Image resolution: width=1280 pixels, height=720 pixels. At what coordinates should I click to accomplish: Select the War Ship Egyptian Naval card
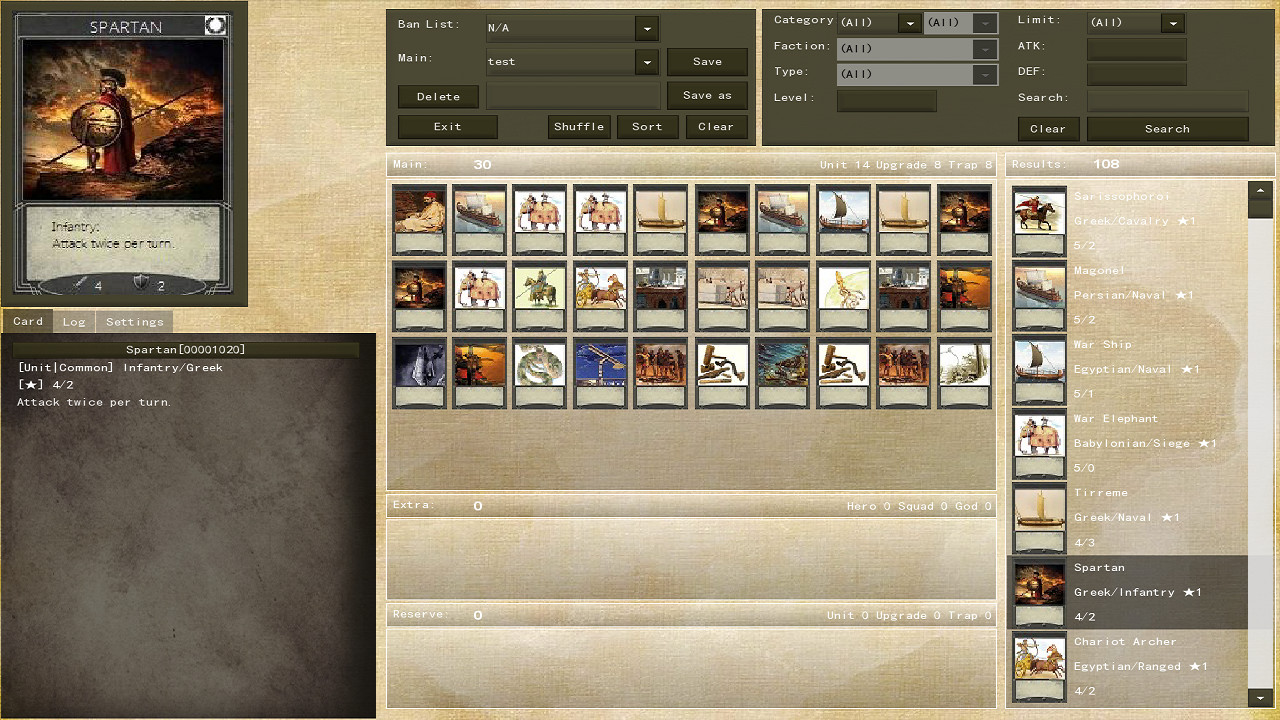click(1039, 362)
